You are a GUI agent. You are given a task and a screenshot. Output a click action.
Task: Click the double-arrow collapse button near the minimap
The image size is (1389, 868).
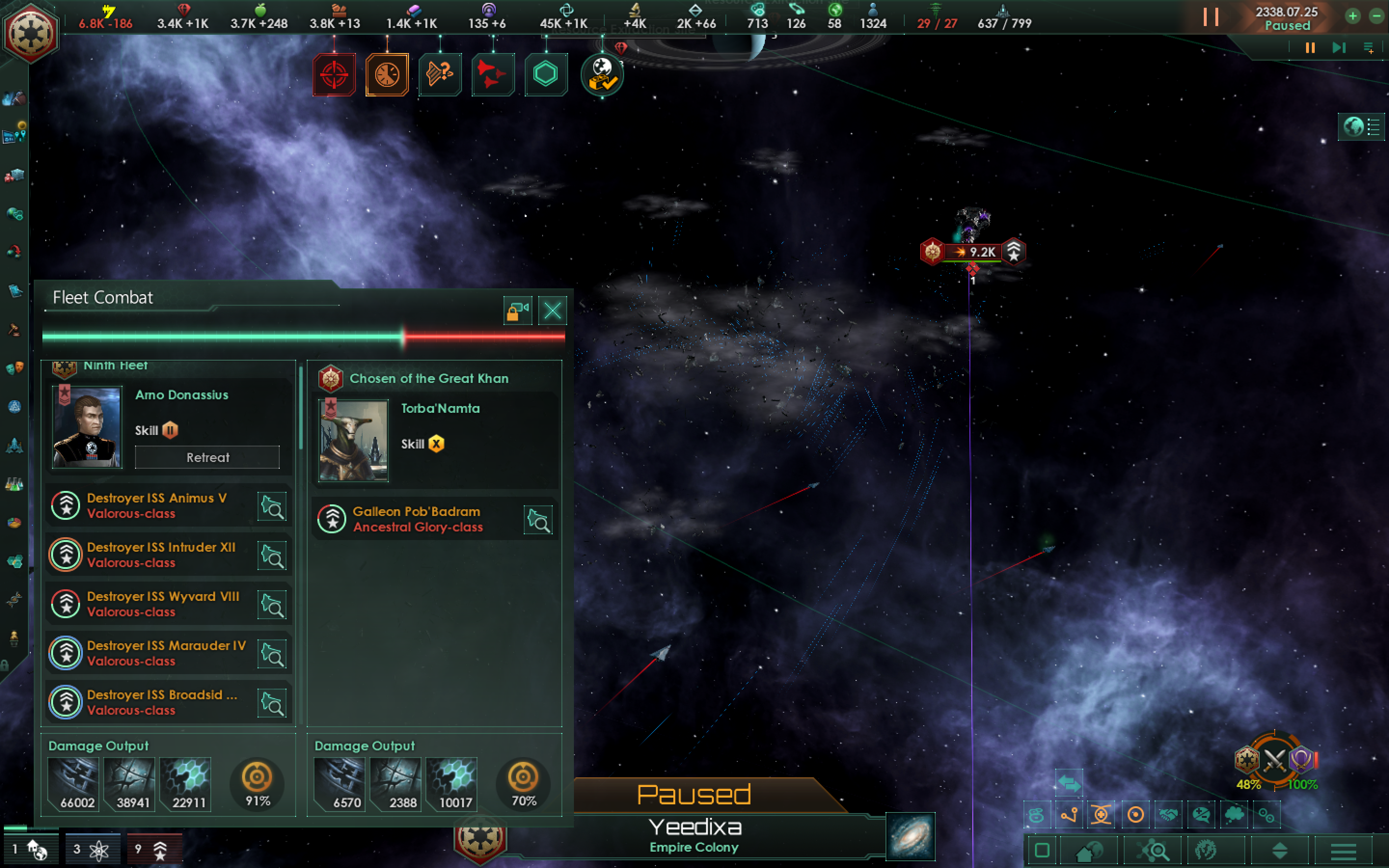[x=1069, y=783]
